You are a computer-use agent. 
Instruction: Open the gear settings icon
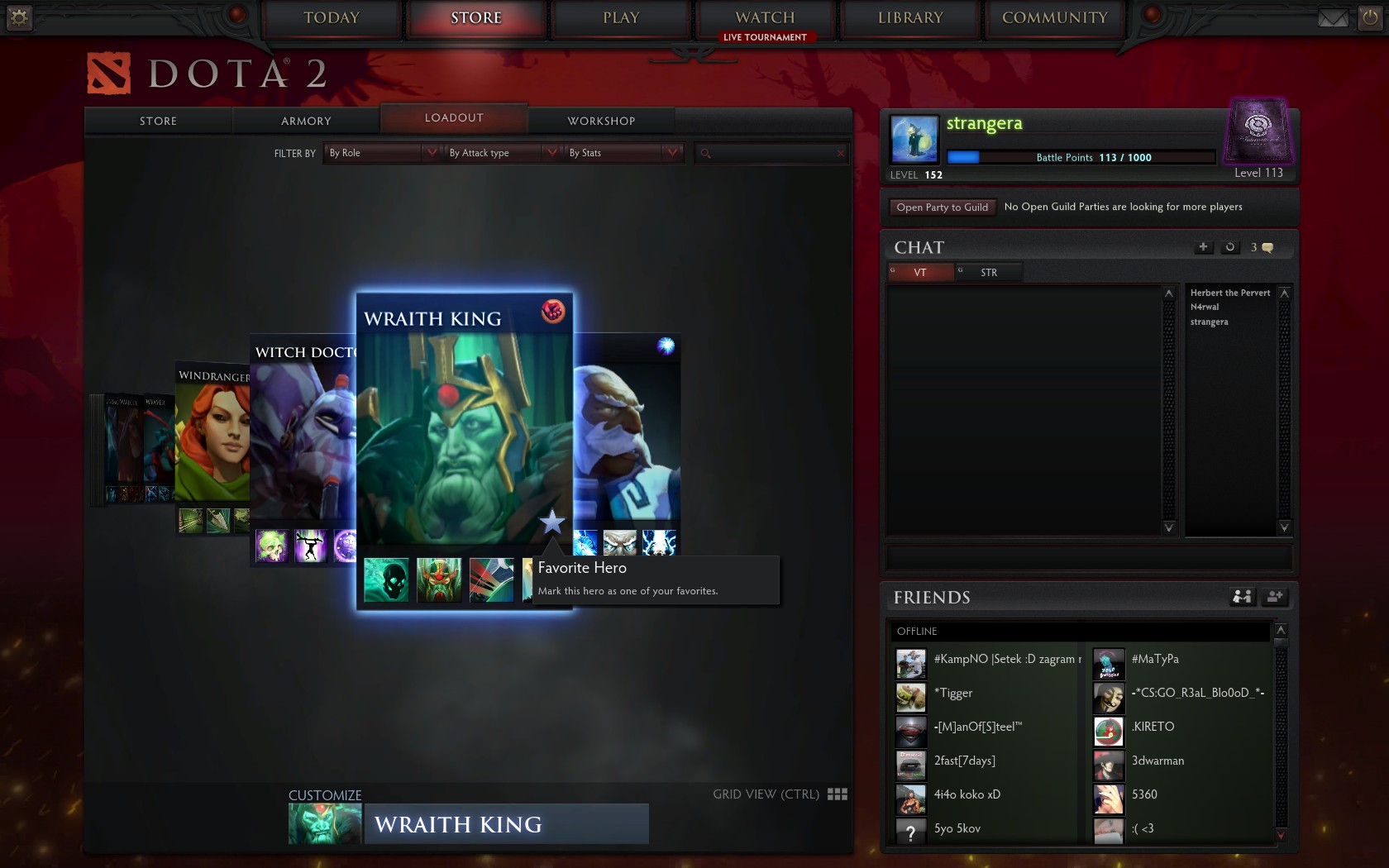click(19, 17)
